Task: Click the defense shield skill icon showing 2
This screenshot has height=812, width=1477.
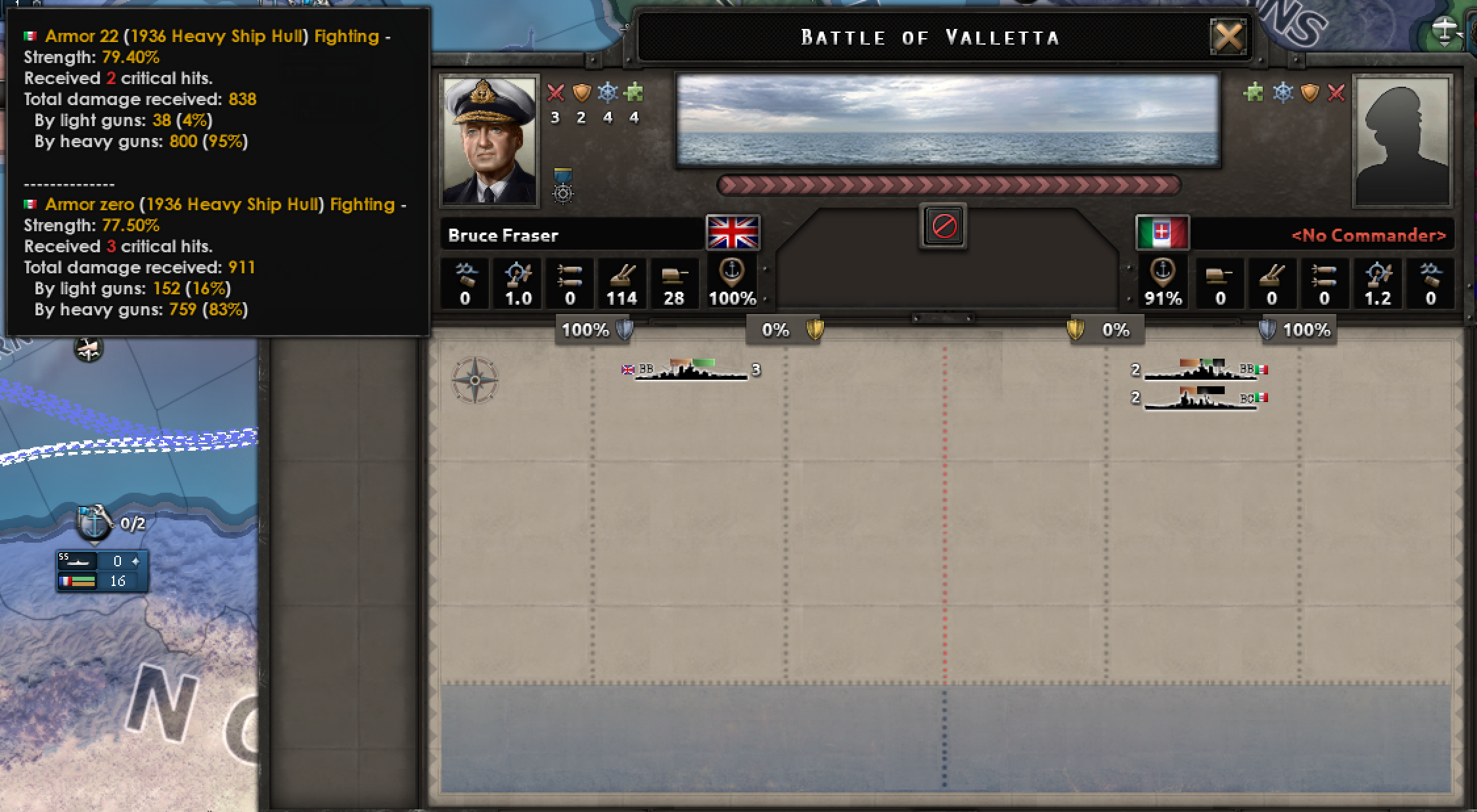Action: click(x=581, y=93)
